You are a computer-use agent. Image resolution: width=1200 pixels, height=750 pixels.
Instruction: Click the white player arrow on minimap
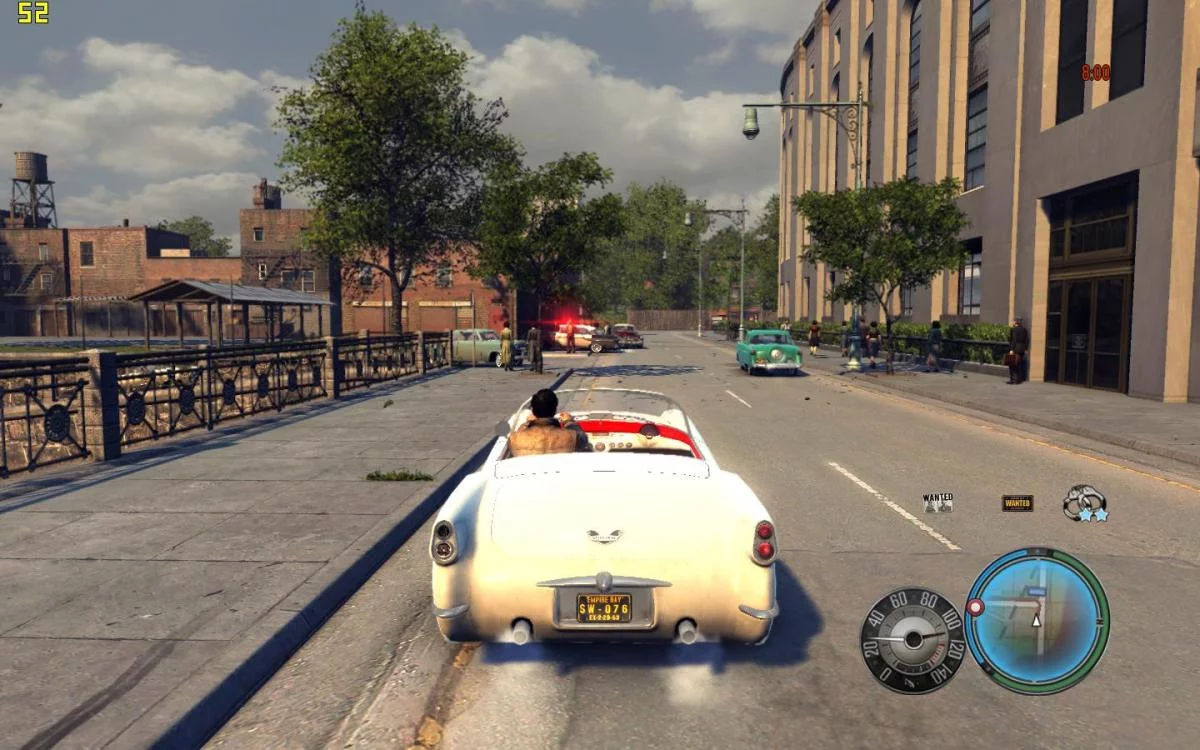(1036, 620)
